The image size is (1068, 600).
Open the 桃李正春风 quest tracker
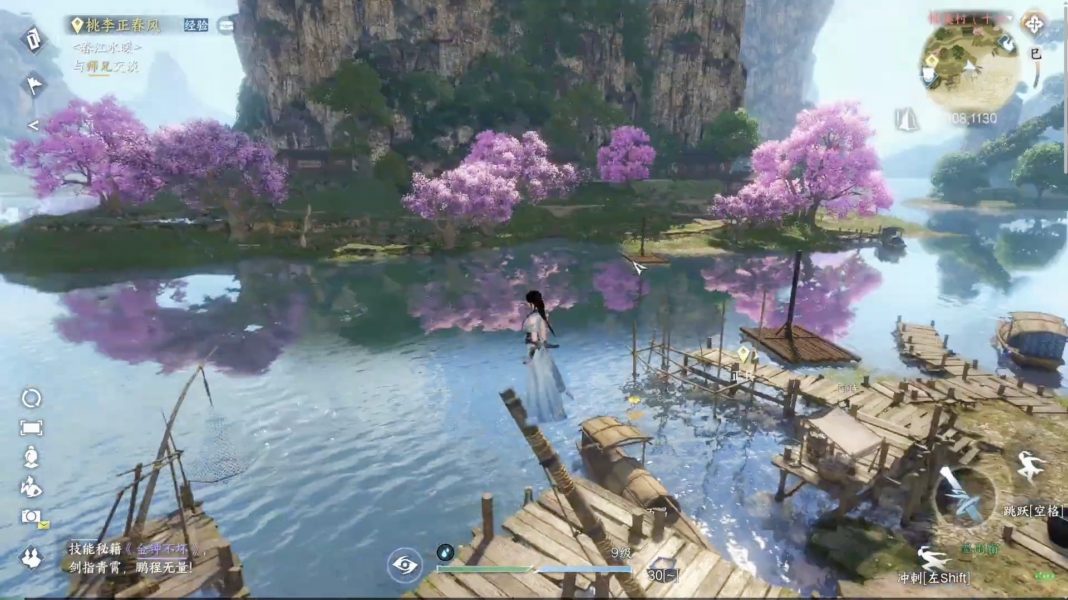point(121,25)
